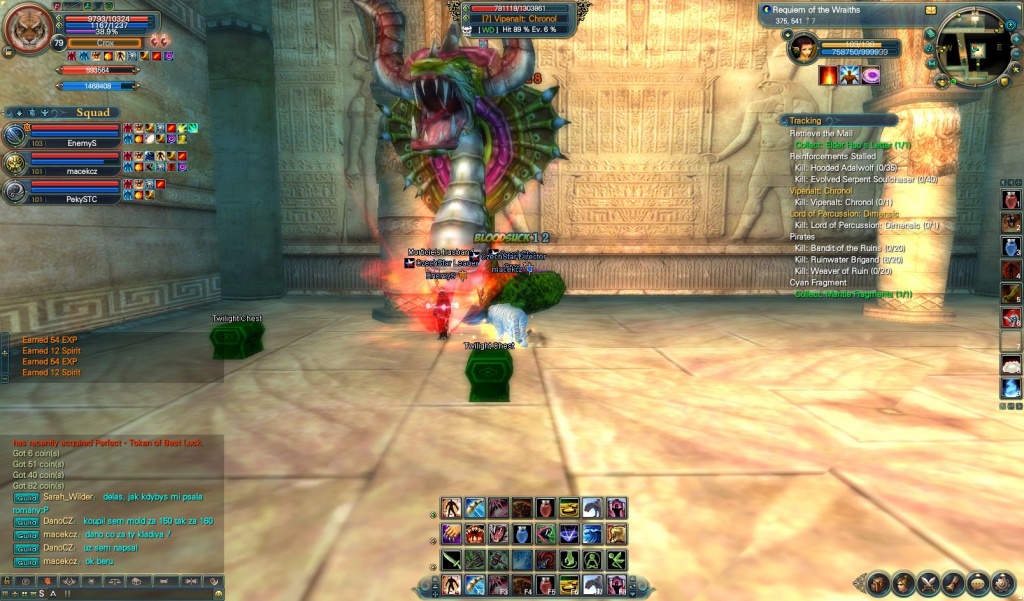Click the tiger player portrait
Viewport: 1024px width, 601px height.
tap(30, 29)
